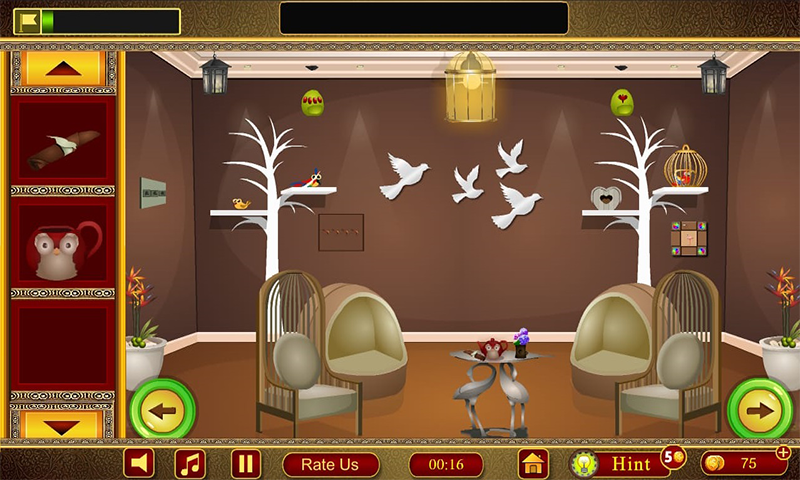
Task: Toggle the sound speaker button
Action: click(x=139, y=463)
